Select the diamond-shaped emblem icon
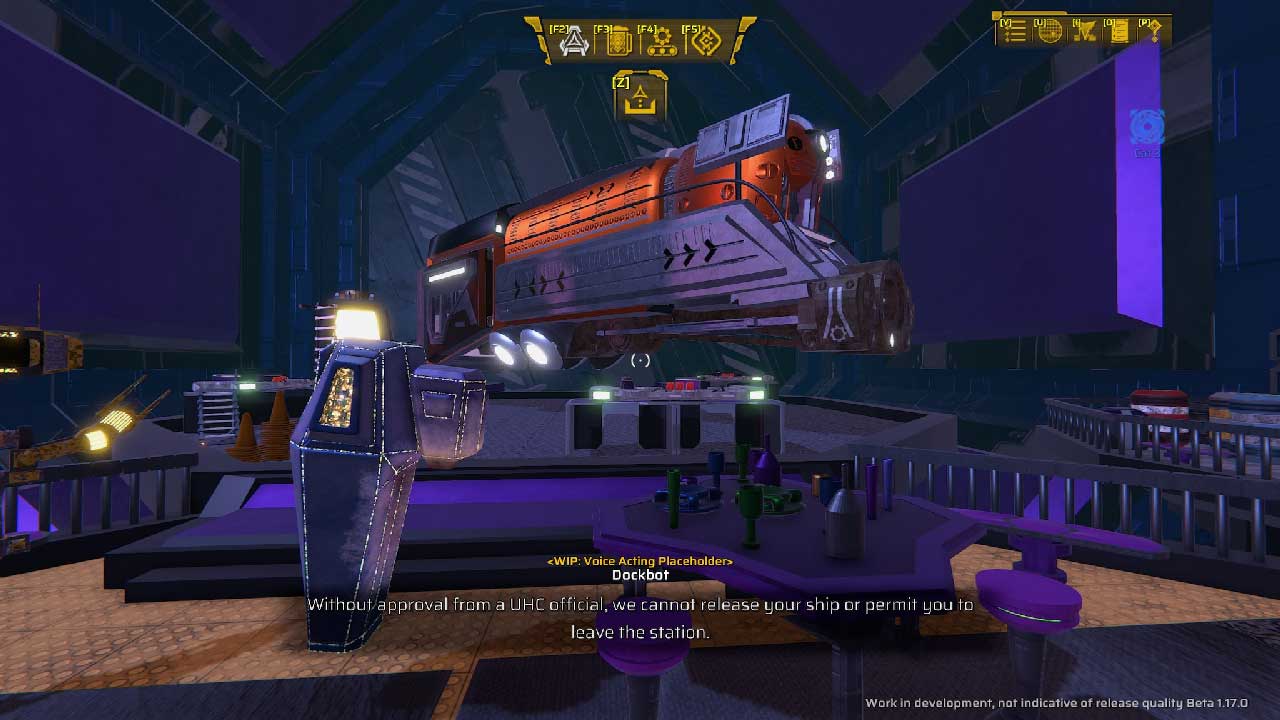The width and height of the screenshot is (1280, 720). (706, 43)
